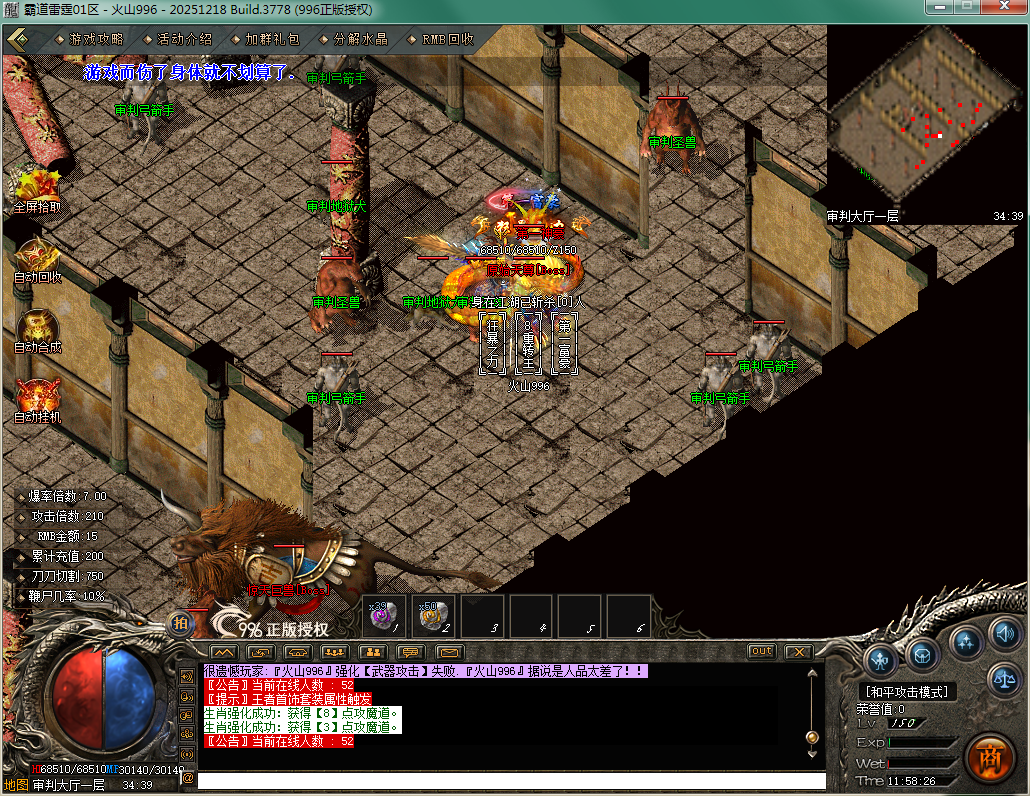Toggle the 自动回收 auto-recycle icon
The image size is (1030, 796).
click(x=37, y=259)
